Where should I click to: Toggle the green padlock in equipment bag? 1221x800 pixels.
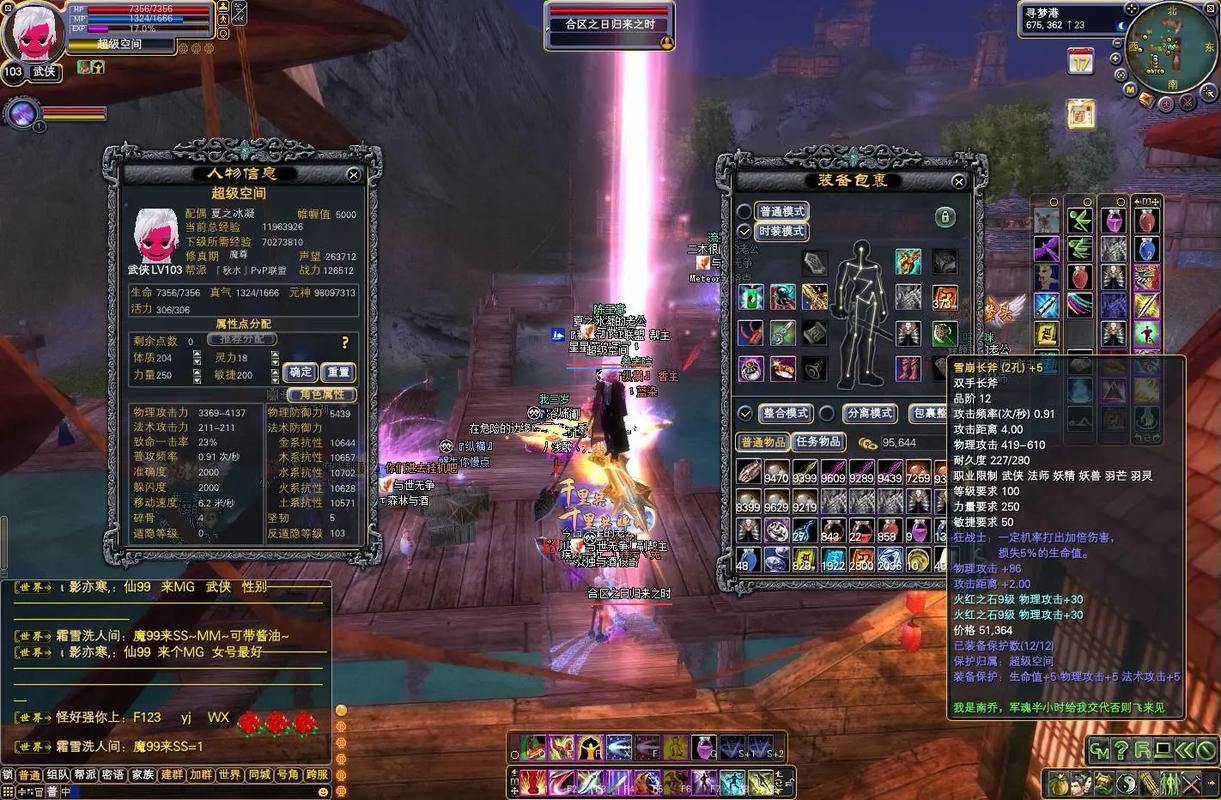pyautogui.click(x=944, y=217)
